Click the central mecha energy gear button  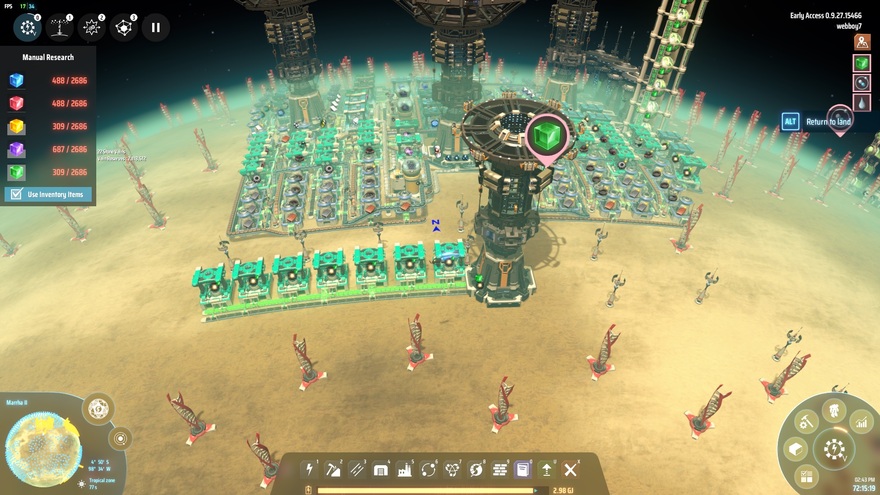click(833, 450)
